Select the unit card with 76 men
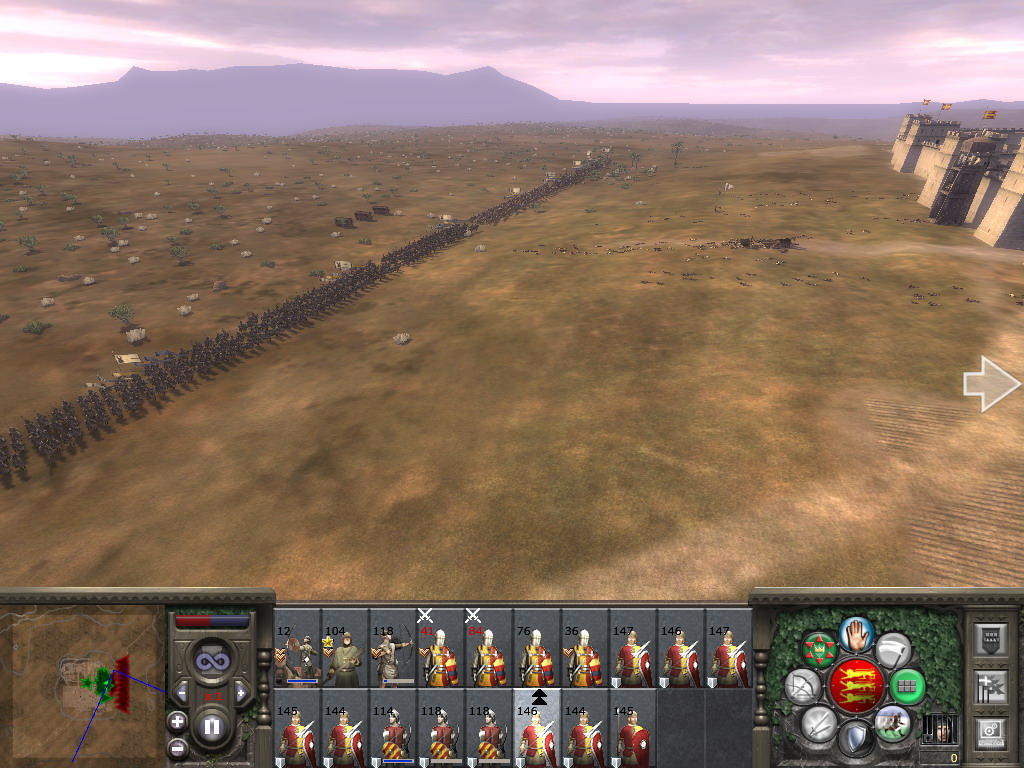 [x=537, y=648]
